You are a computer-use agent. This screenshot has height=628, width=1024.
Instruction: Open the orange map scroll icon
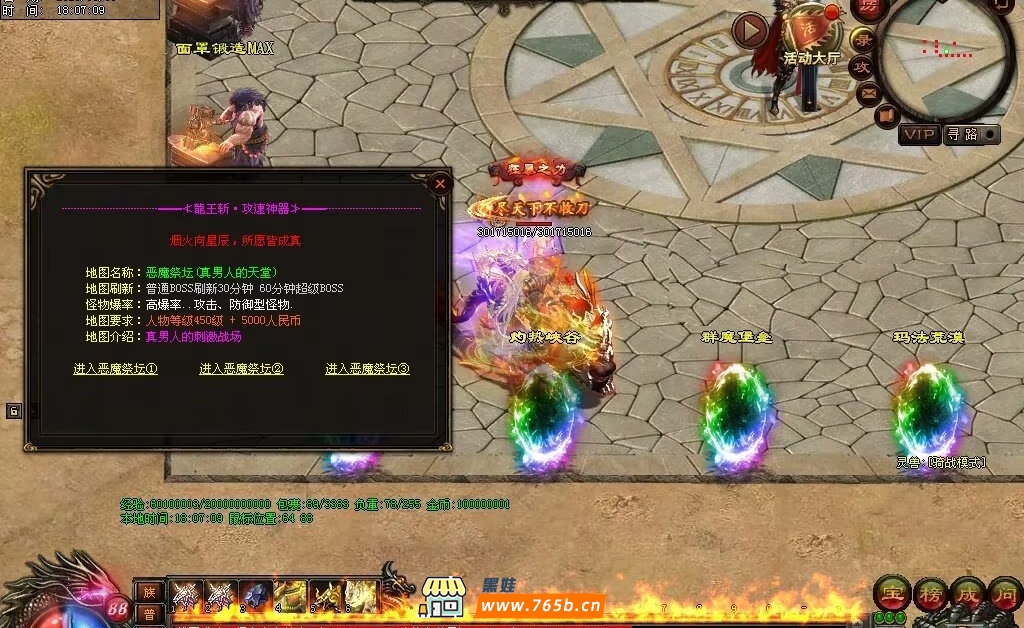tap(885, 116)
